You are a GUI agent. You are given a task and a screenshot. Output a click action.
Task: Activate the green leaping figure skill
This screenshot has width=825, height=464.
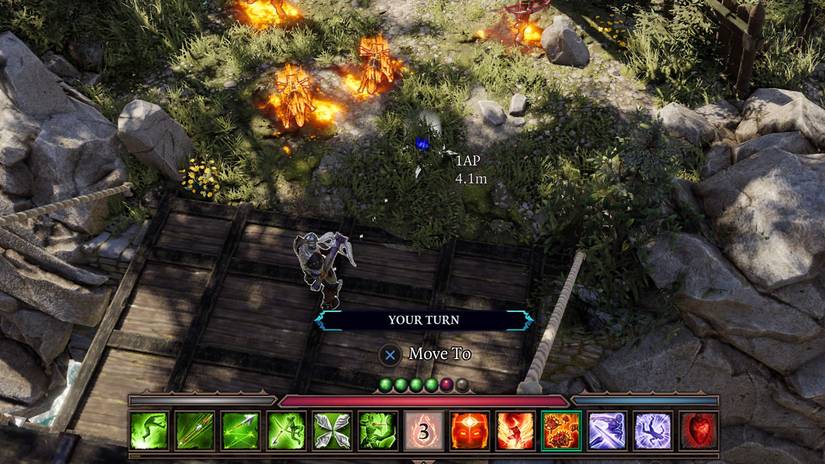(149, 430)
